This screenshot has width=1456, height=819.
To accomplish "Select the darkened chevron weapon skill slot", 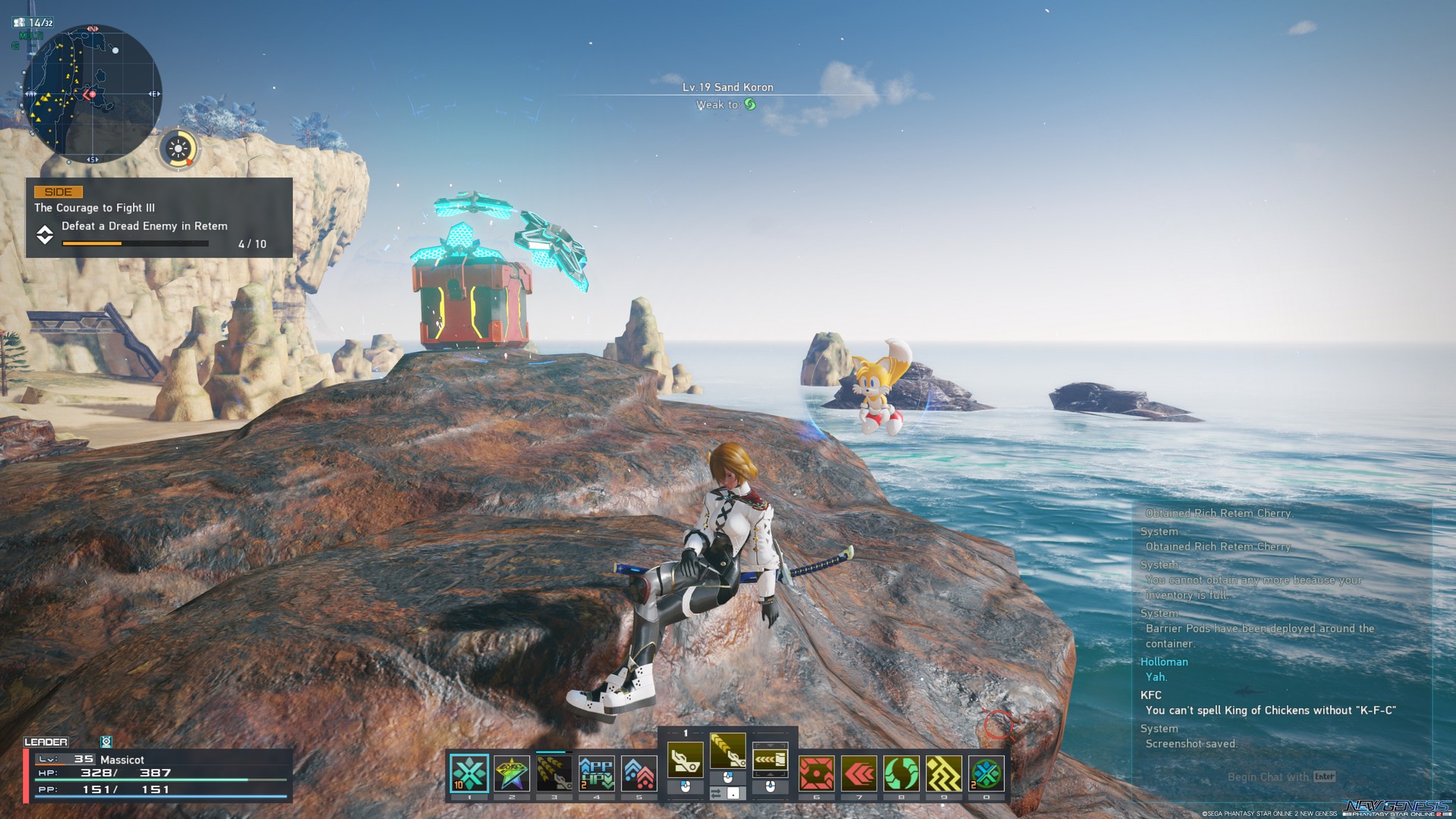I will (554, 773).
